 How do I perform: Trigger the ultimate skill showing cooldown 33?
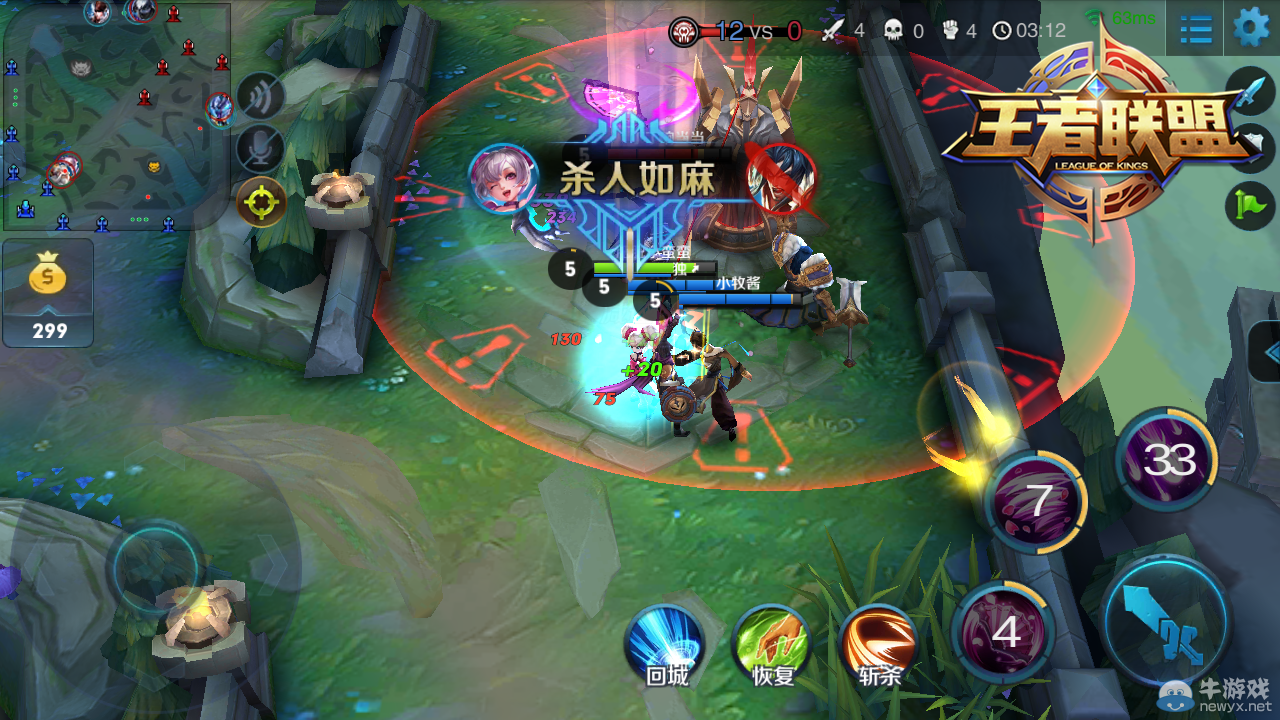(x=1168, y=460)
